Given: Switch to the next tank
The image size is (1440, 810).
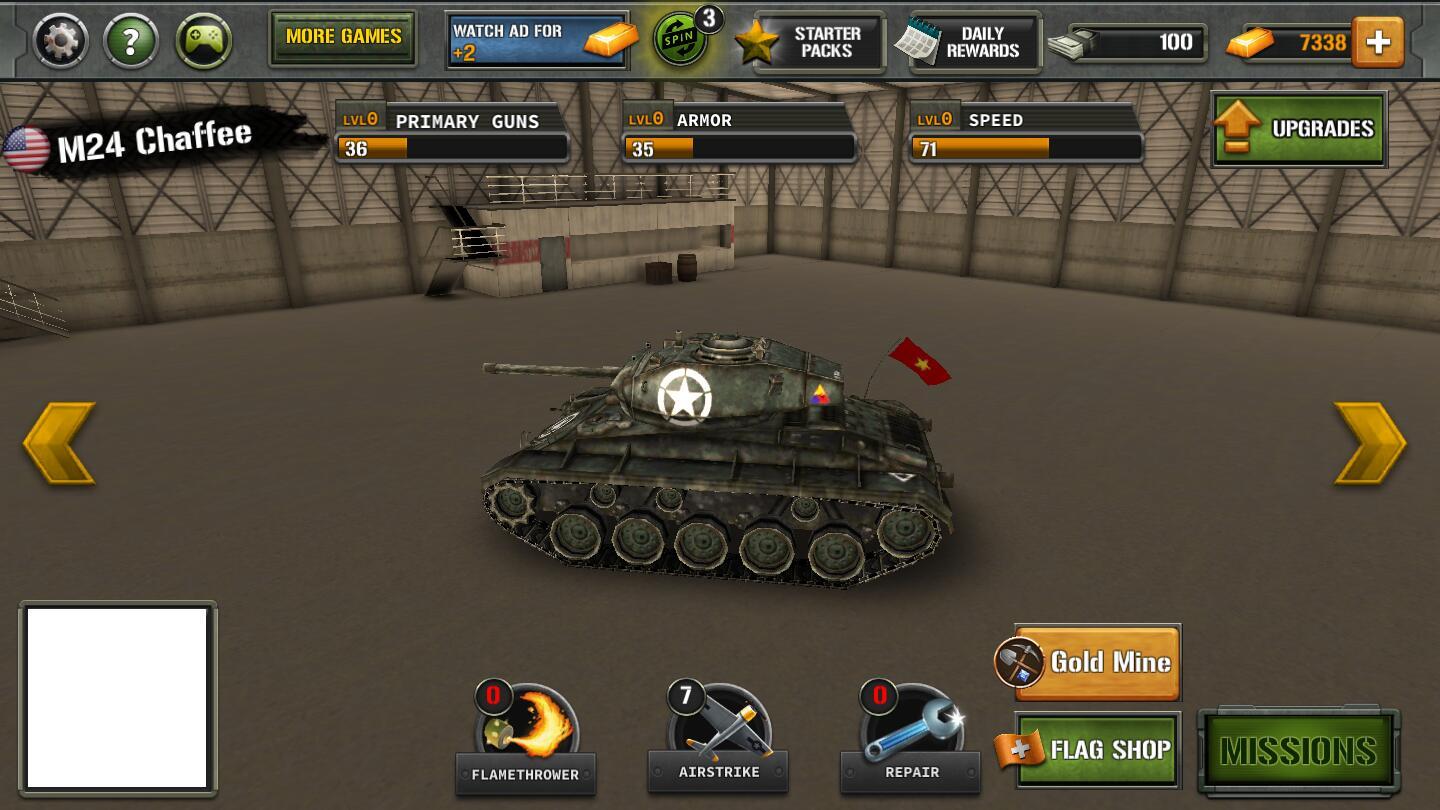Looking at the screenshot, I should (x=1370, y=443).
